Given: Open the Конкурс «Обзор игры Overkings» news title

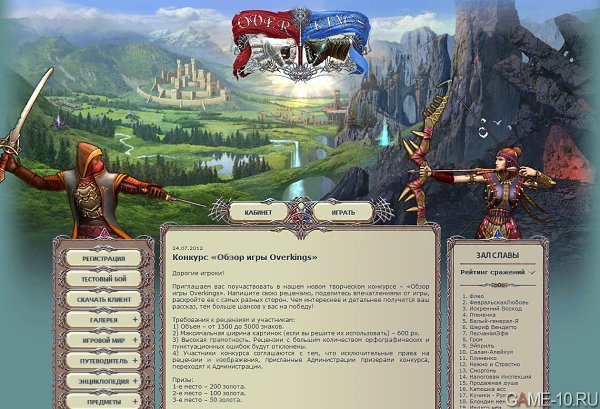Looking at the screenshot, I should coord(245,258).
